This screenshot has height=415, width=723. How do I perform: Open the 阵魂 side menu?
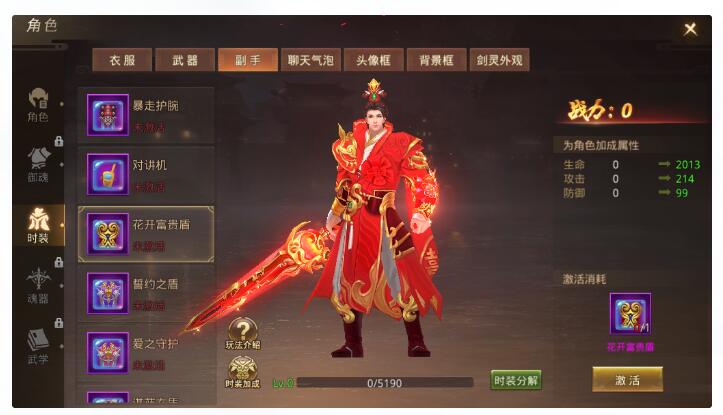38,165
